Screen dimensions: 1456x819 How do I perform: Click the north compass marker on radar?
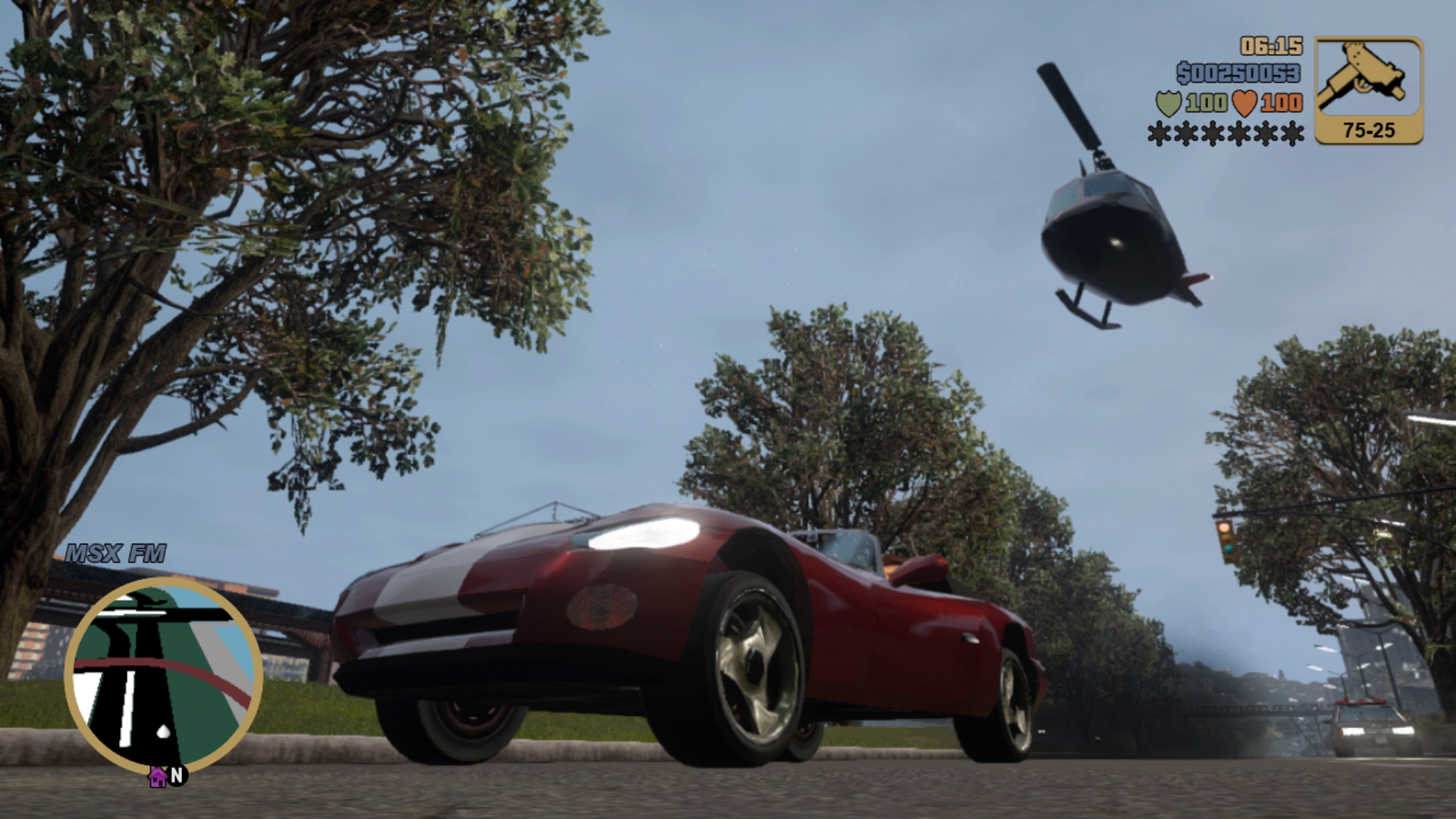click(x=177, y=775)
